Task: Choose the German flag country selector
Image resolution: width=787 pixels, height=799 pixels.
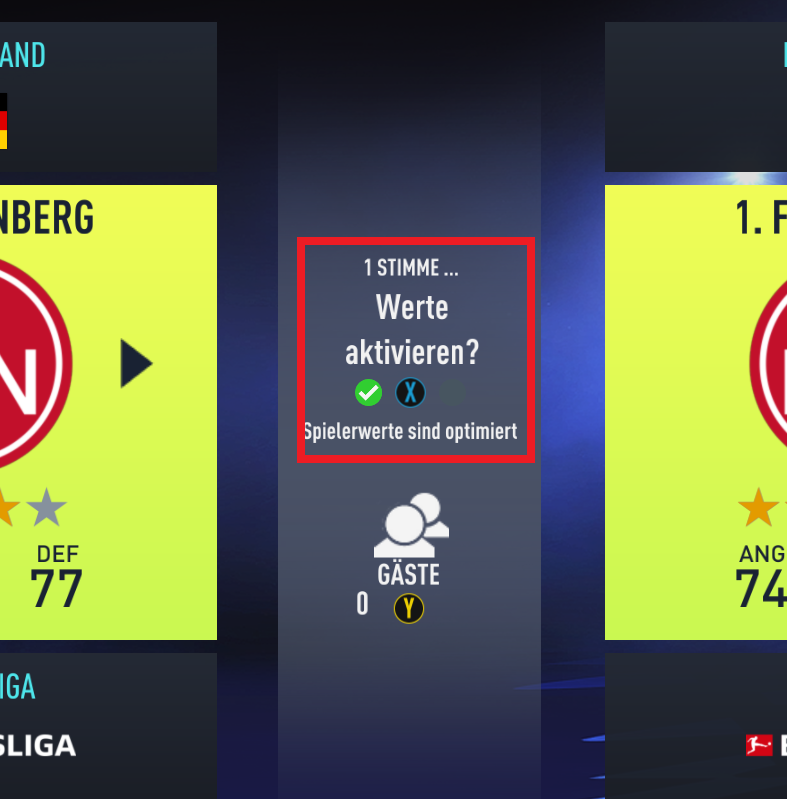Action: pyautogui.click(x=3, y=121)
